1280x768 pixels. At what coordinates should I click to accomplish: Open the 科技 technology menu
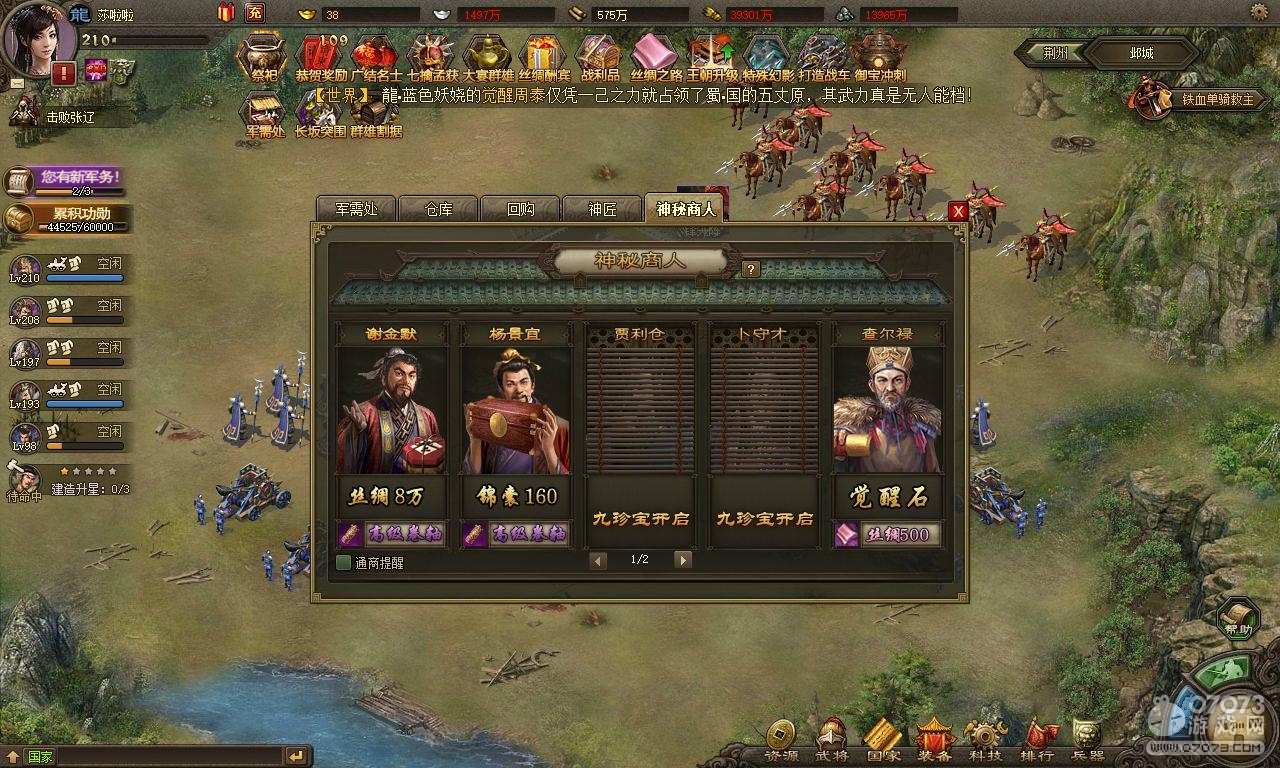(986, 741)
